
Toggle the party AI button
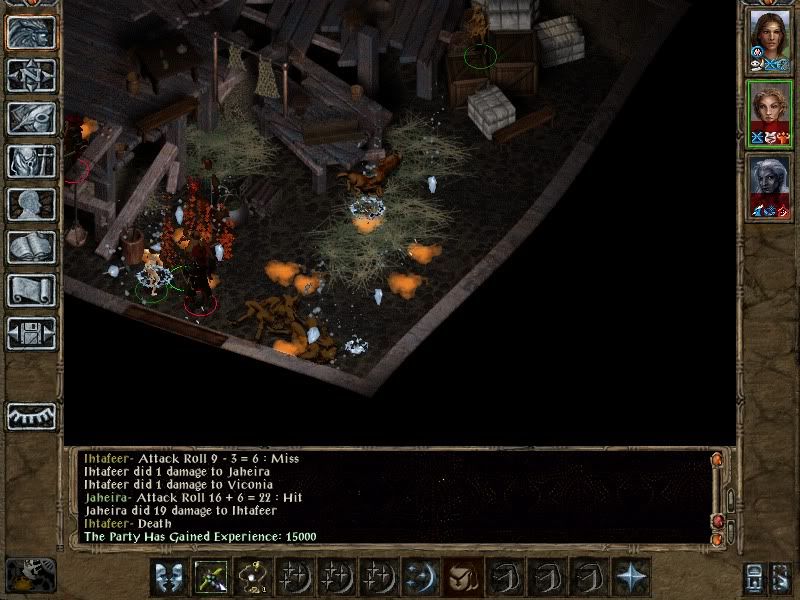[x=783, y=577]
